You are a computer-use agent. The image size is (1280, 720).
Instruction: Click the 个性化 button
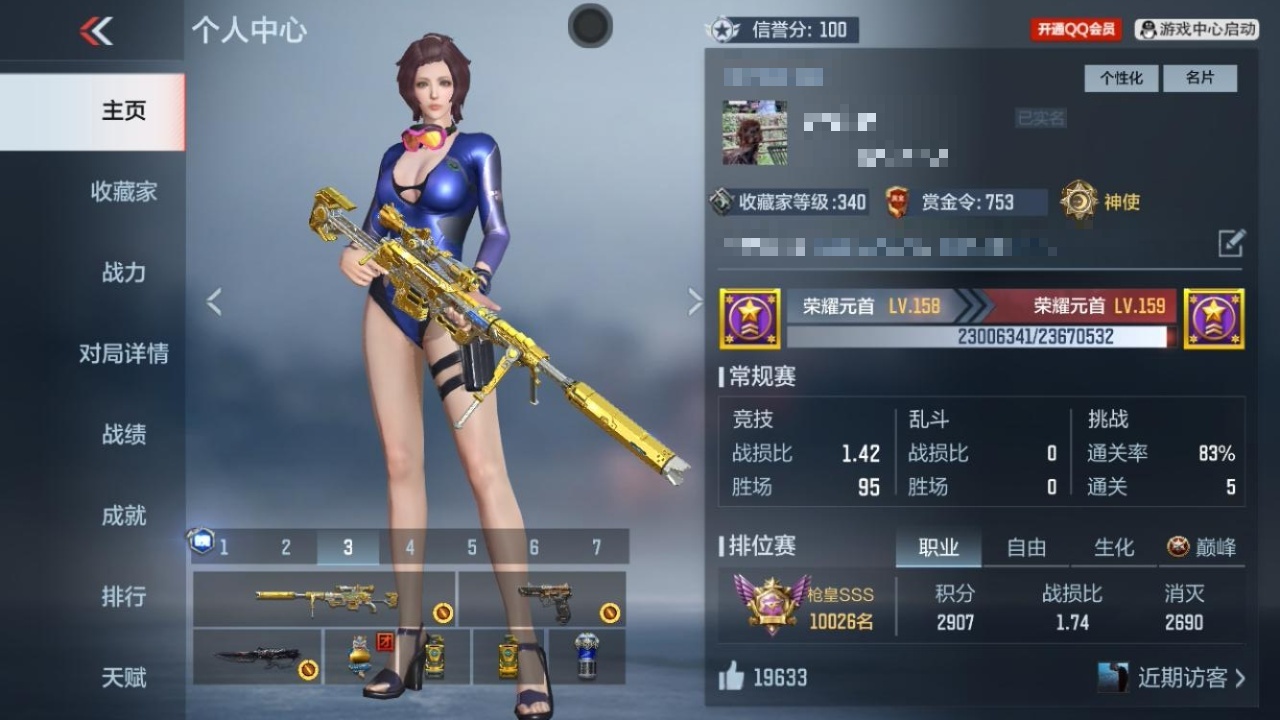(1121, 78)
